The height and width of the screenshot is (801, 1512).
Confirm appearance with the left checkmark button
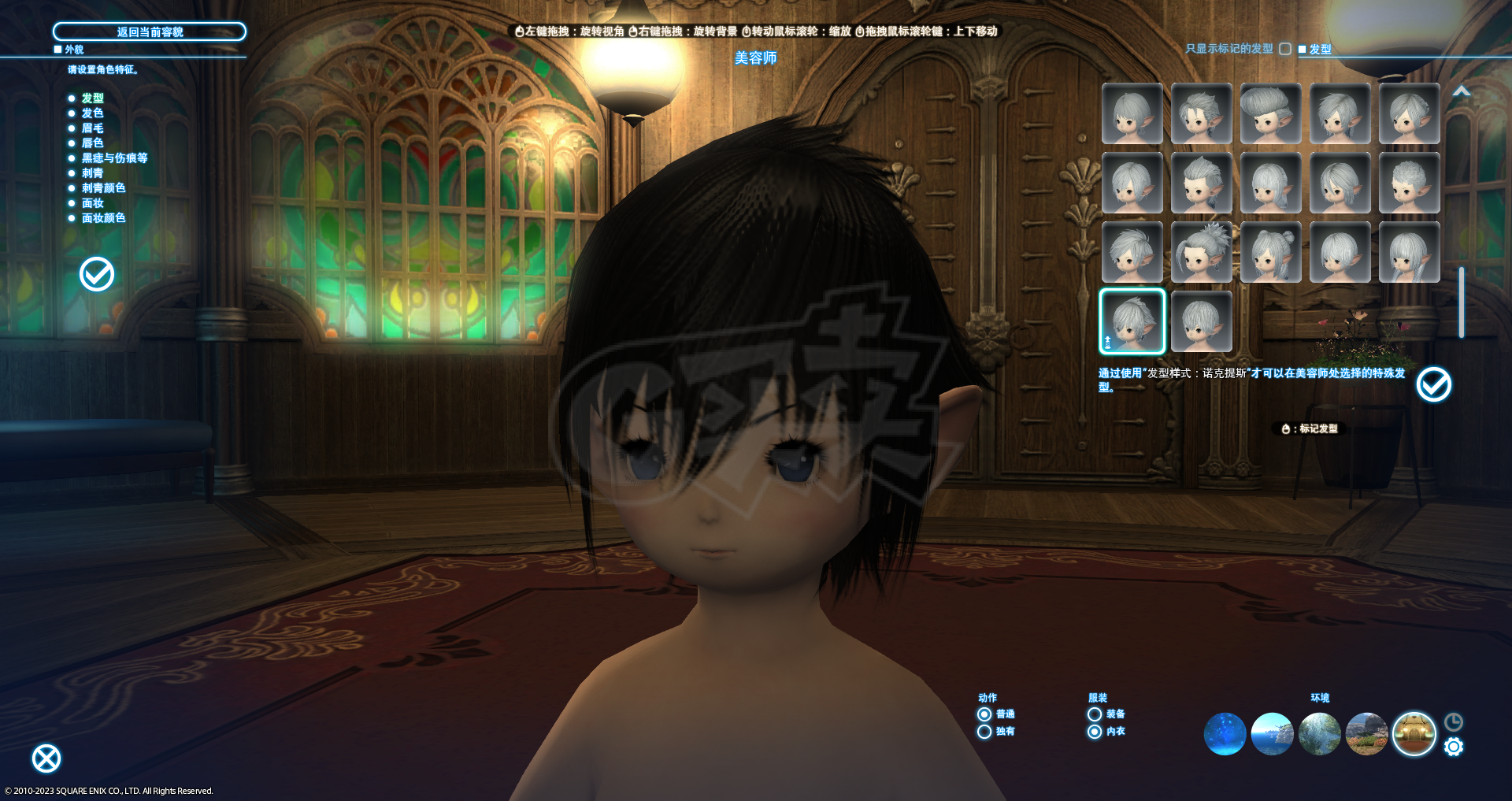(97, 274)
